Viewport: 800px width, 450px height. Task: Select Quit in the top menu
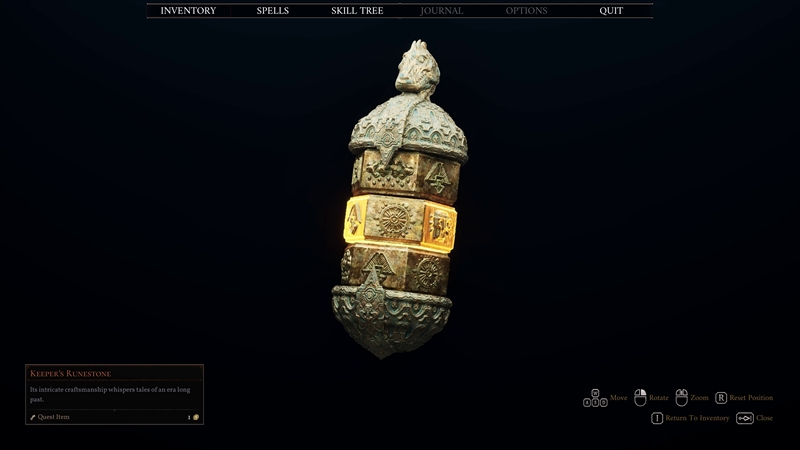pos(610,11)
